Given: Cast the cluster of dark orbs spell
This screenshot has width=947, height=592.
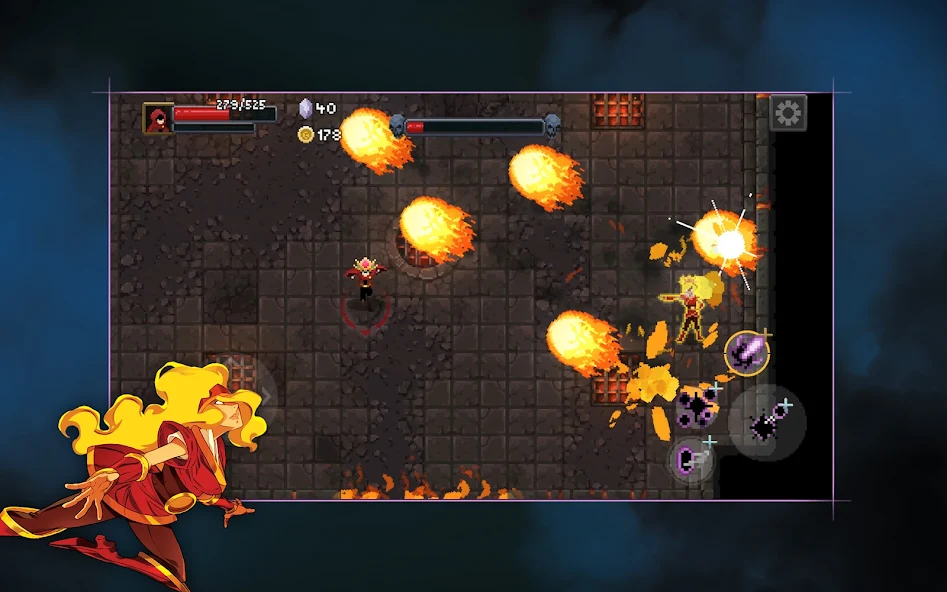Looking at the screenshot, I should (x=696, y=407).
